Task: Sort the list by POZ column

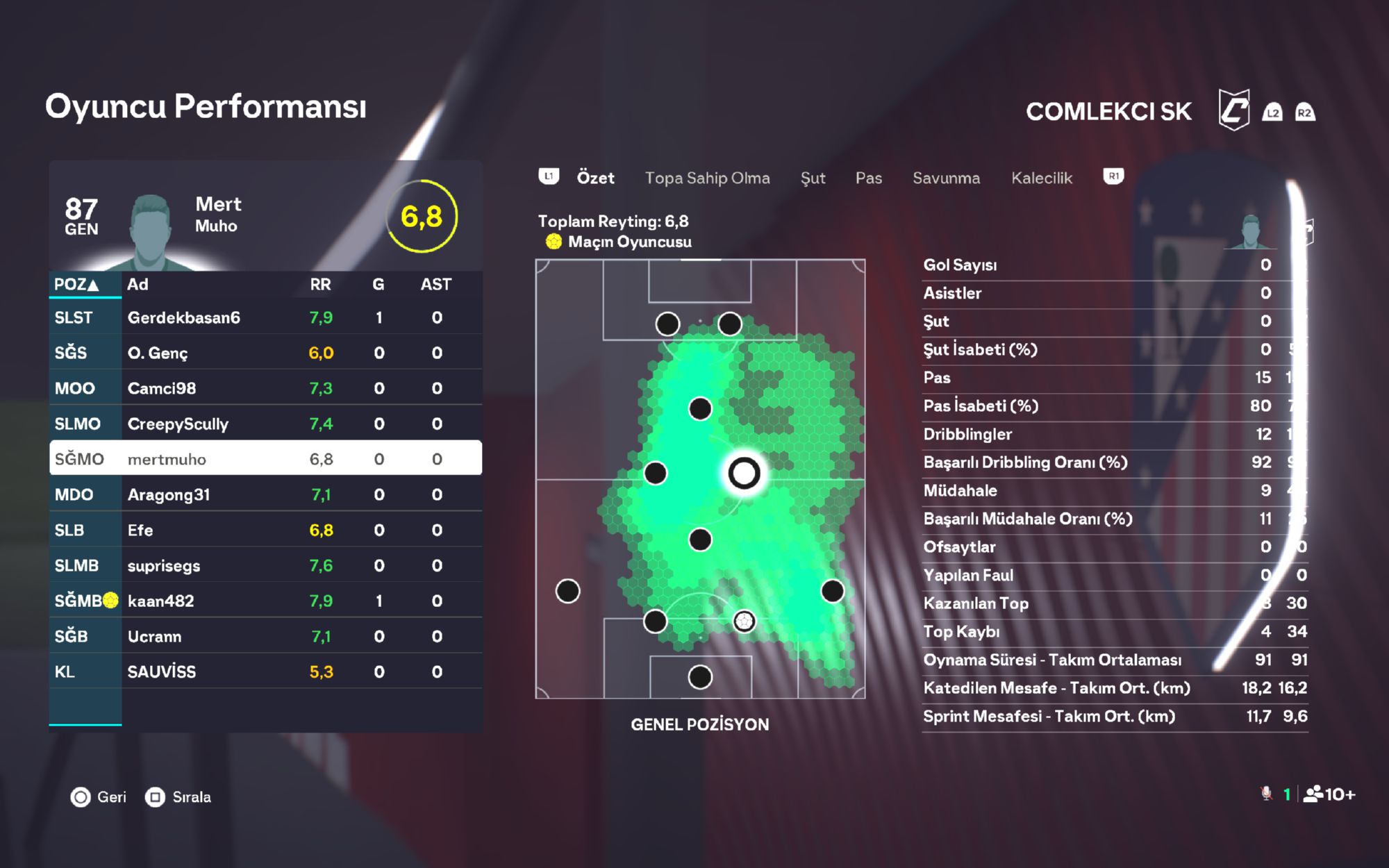Action: pyautogui.click(x=76, y=284)
